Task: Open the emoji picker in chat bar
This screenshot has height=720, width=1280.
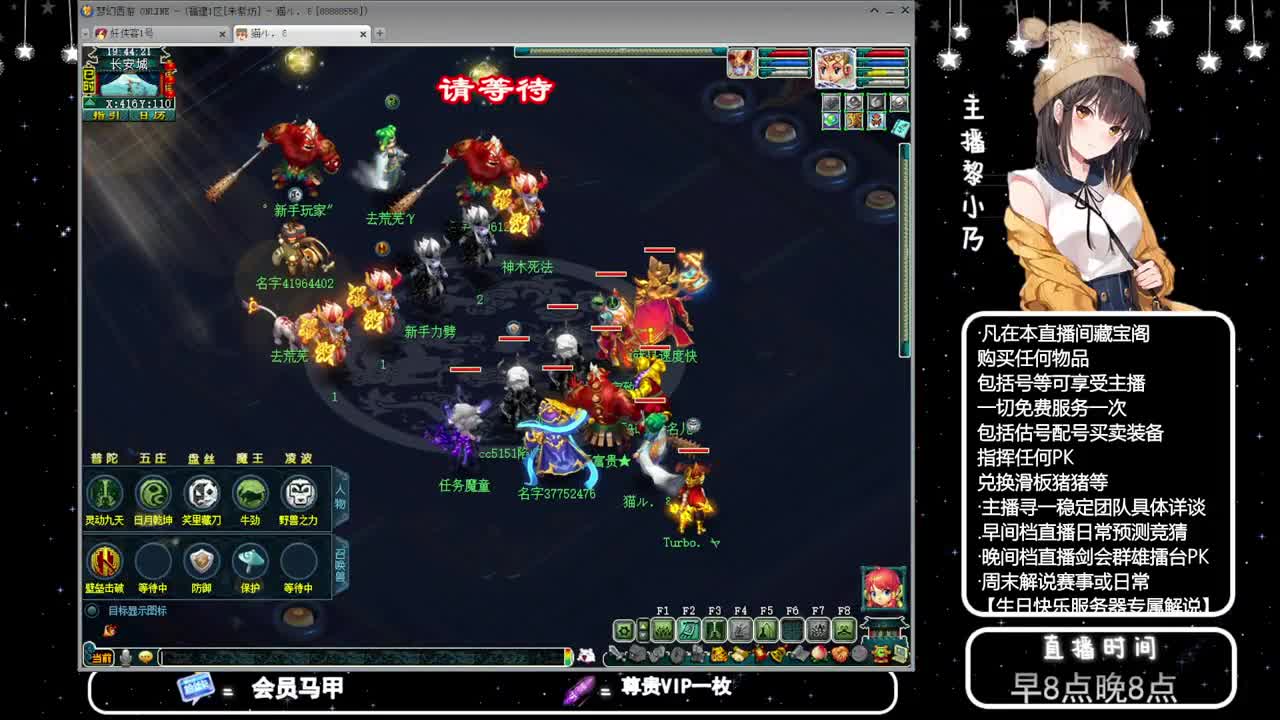Action: click(145, 657)
